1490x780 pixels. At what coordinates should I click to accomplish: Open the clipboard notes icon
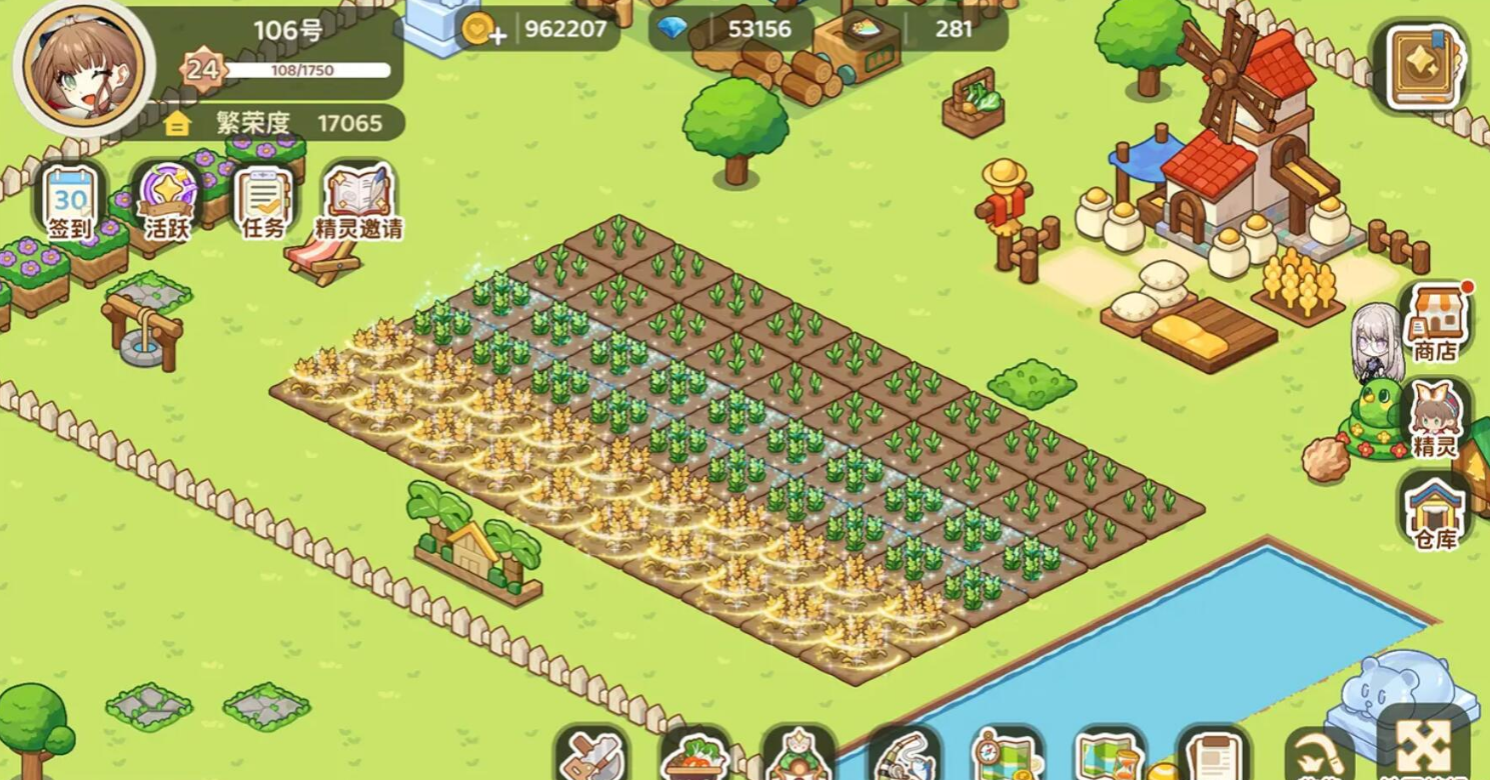tap(1215, 756)
